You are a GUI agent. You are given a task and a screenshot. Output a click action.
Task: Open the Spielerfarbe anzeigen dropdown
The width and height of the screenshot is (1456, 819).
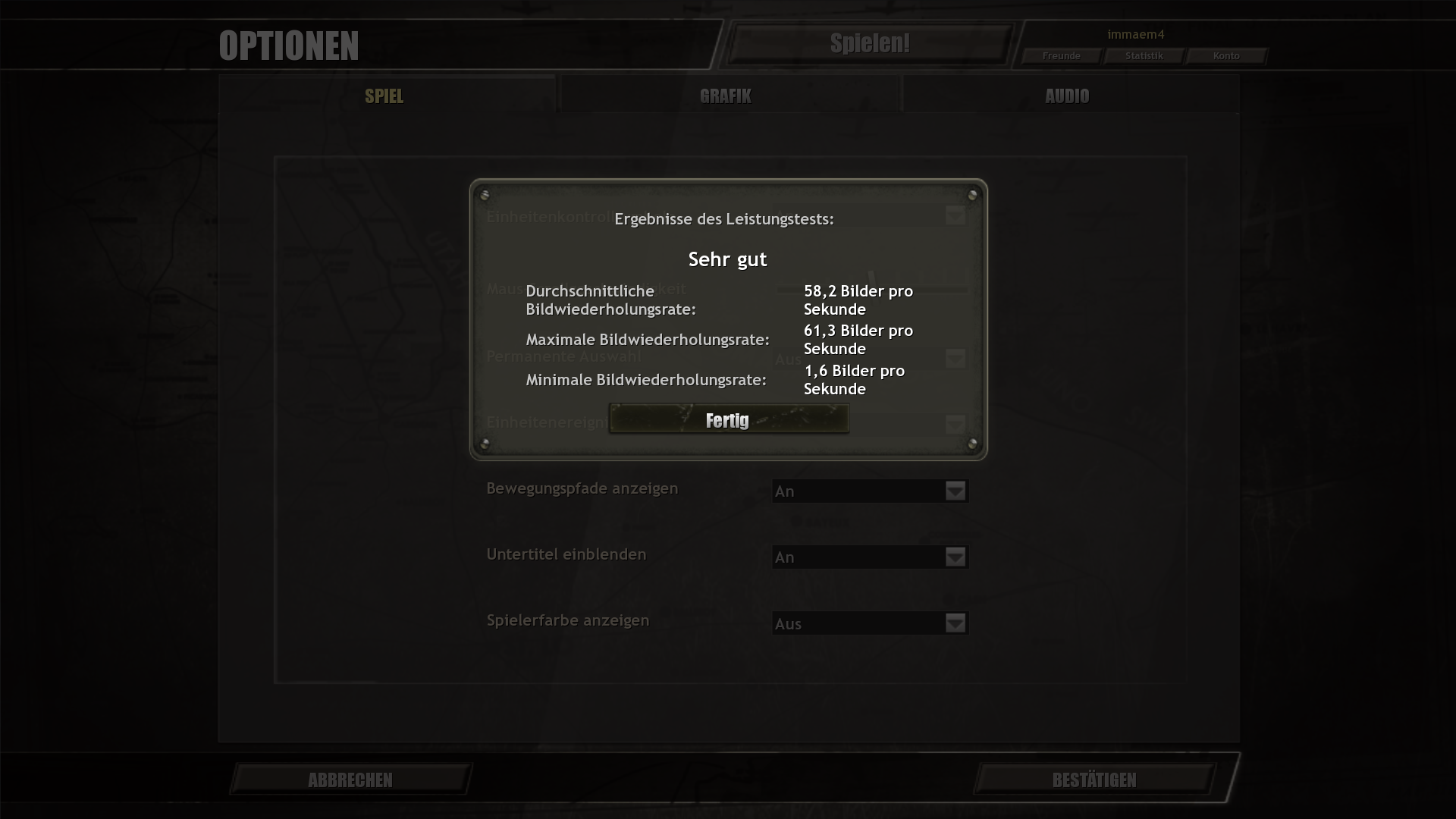(x=869, y=623)
